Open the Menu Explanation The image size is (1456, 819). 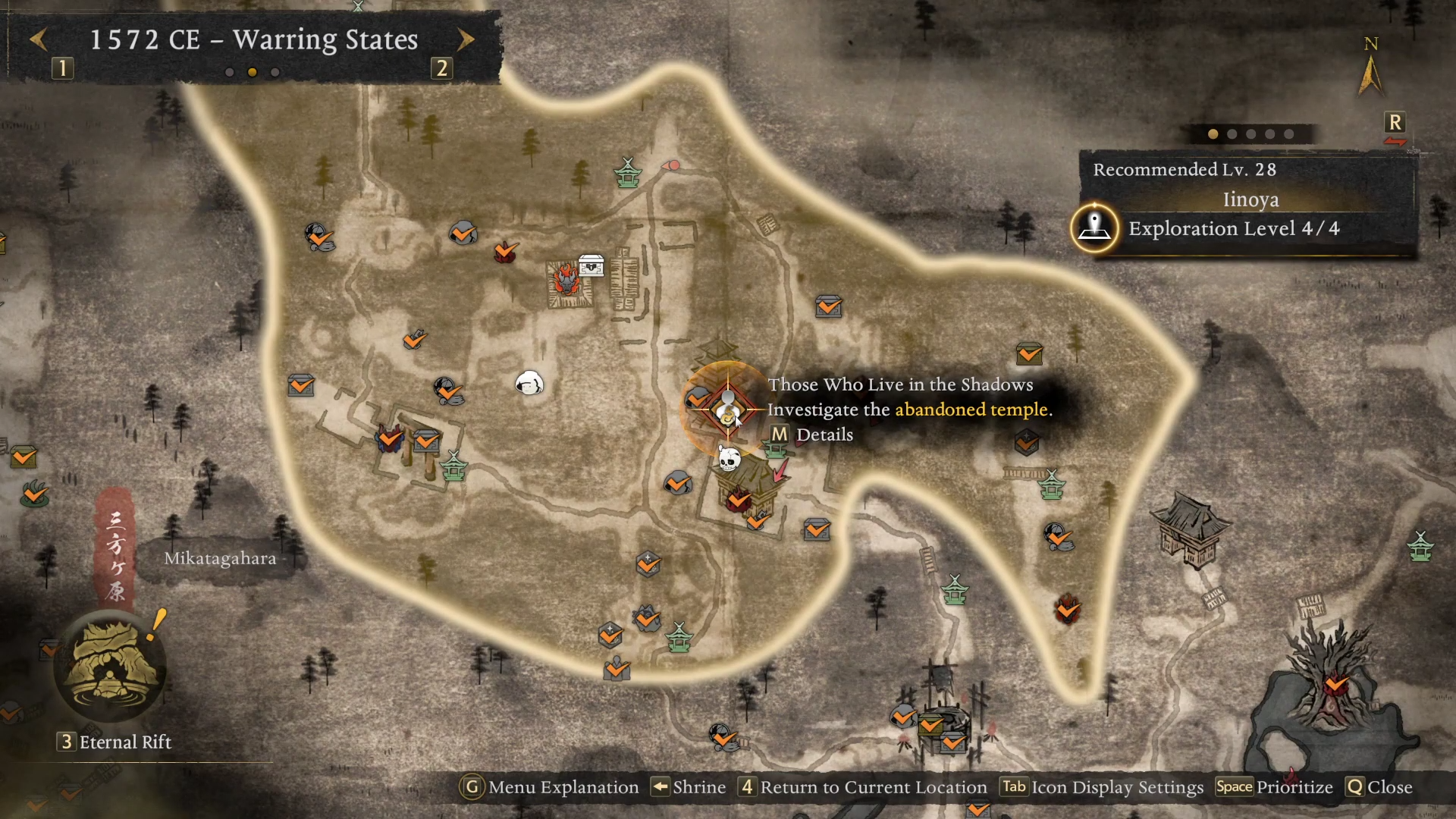click(551, 787)
